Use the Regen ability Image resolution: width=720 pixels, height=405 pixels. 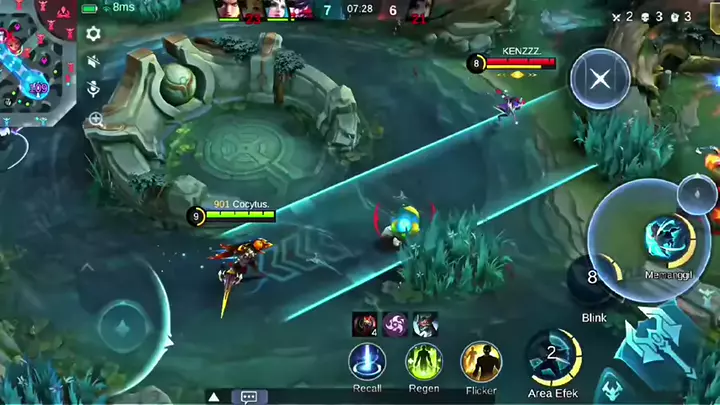(424, 362)
